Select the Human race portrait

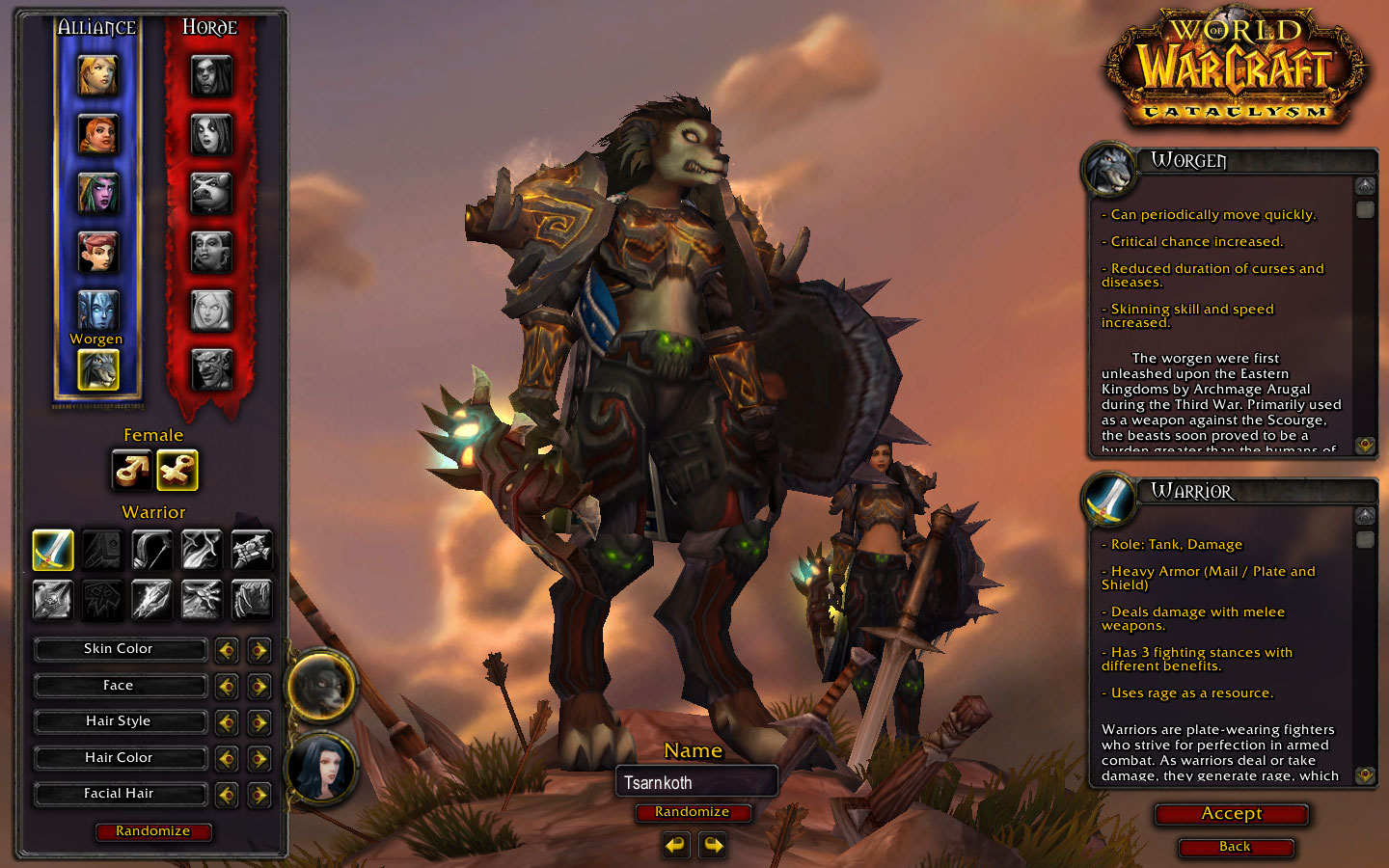(x=97, y=76)
